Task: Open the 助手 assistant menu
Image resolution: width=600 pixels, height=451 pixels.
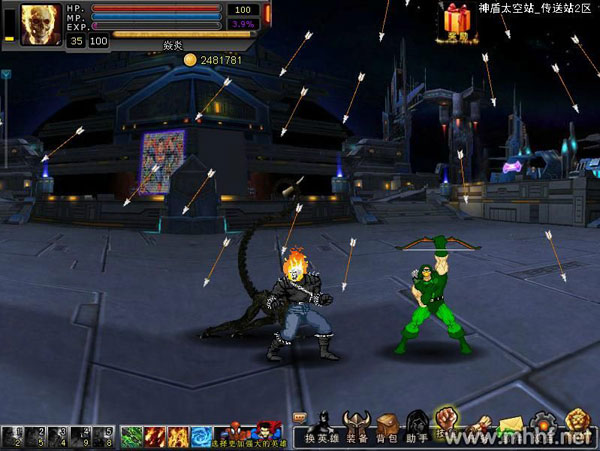Action: click(417, 427)
